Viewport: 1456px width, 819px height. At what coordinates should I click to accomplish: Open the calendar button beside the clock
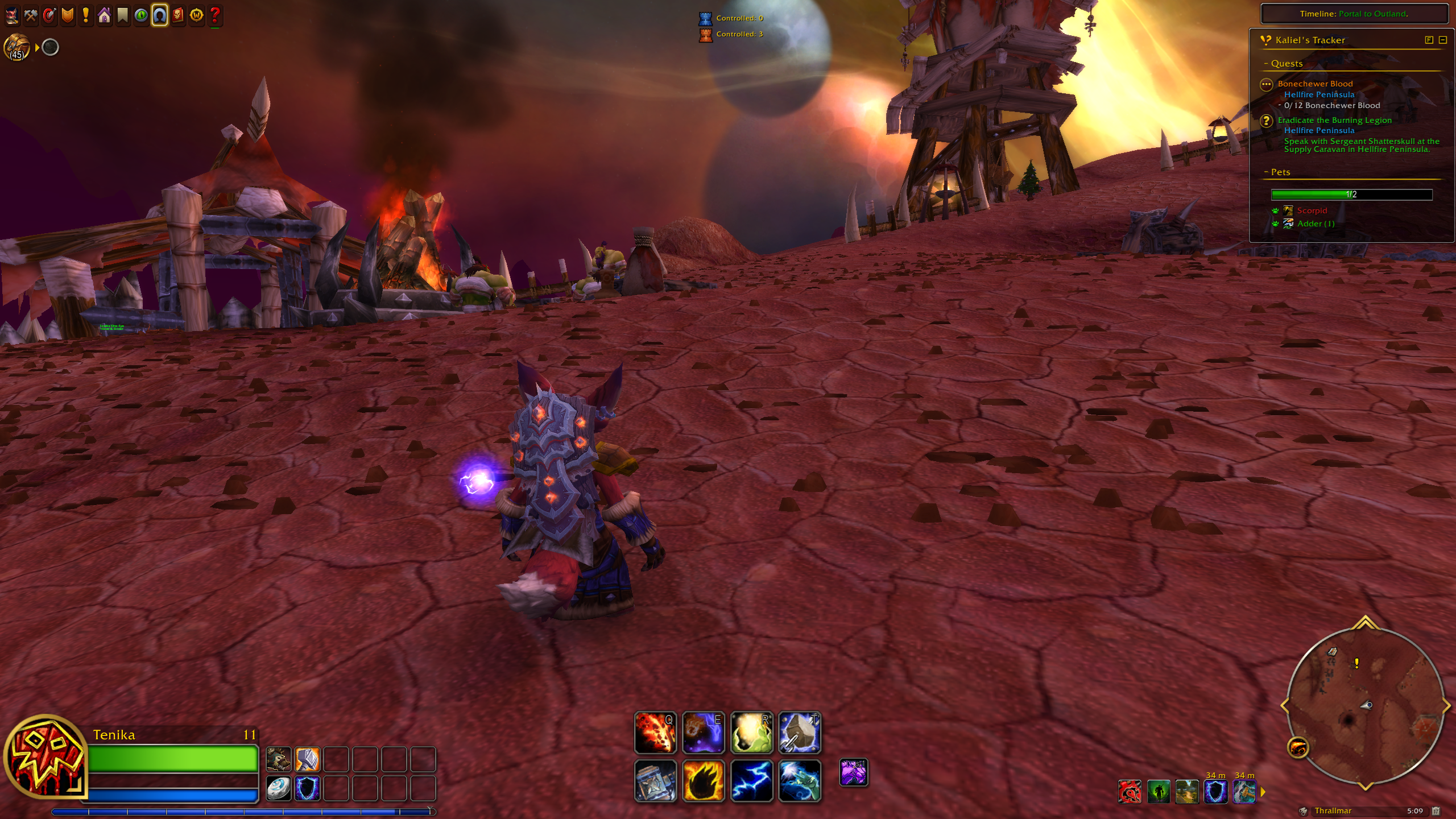1436,811
